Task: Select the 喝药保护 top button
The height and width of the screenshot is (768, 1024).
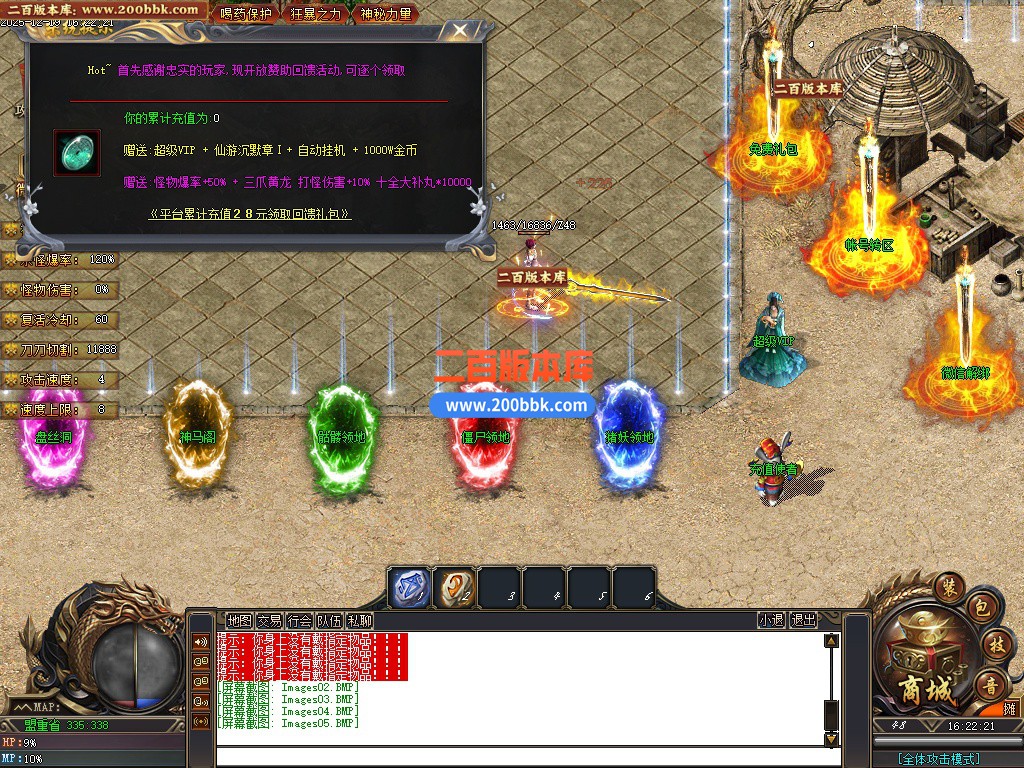Action: (245, 13)
